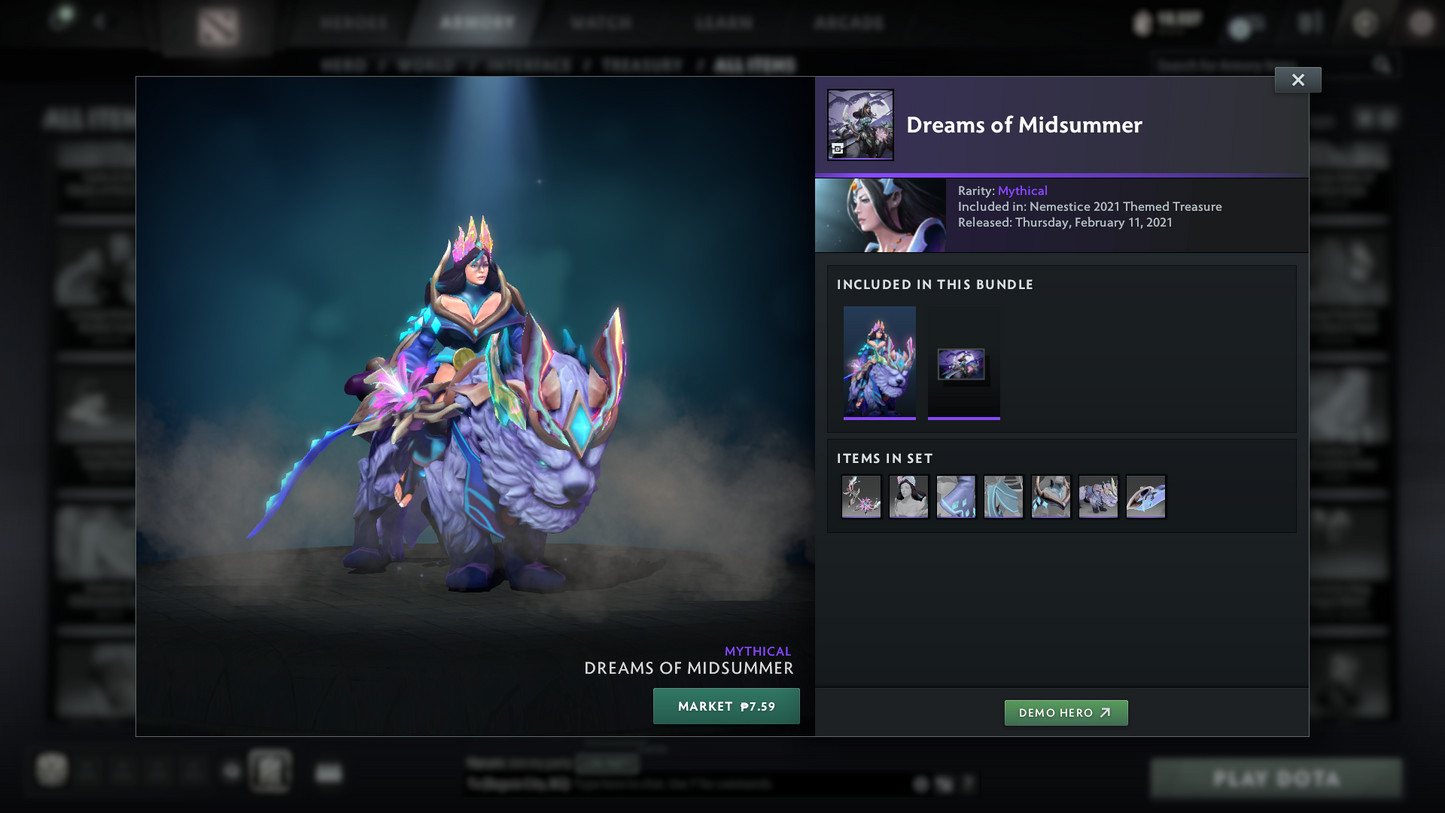
Task: View the purple bracer arms item
Action: click(x=956, y=497)
